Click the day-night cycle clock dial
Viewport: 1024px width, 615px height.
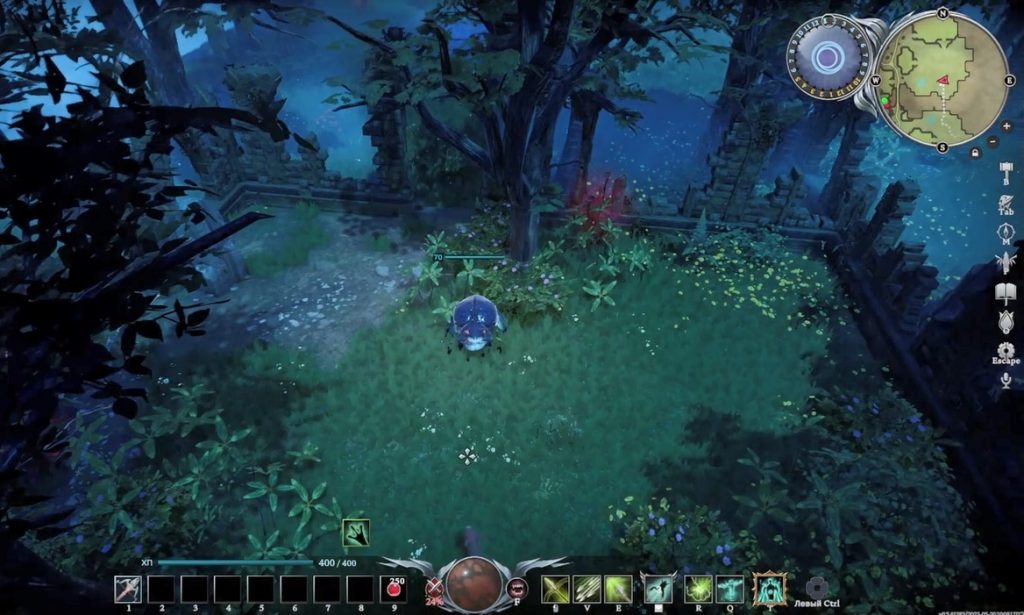pyautogui.click(x=826, y=57)
